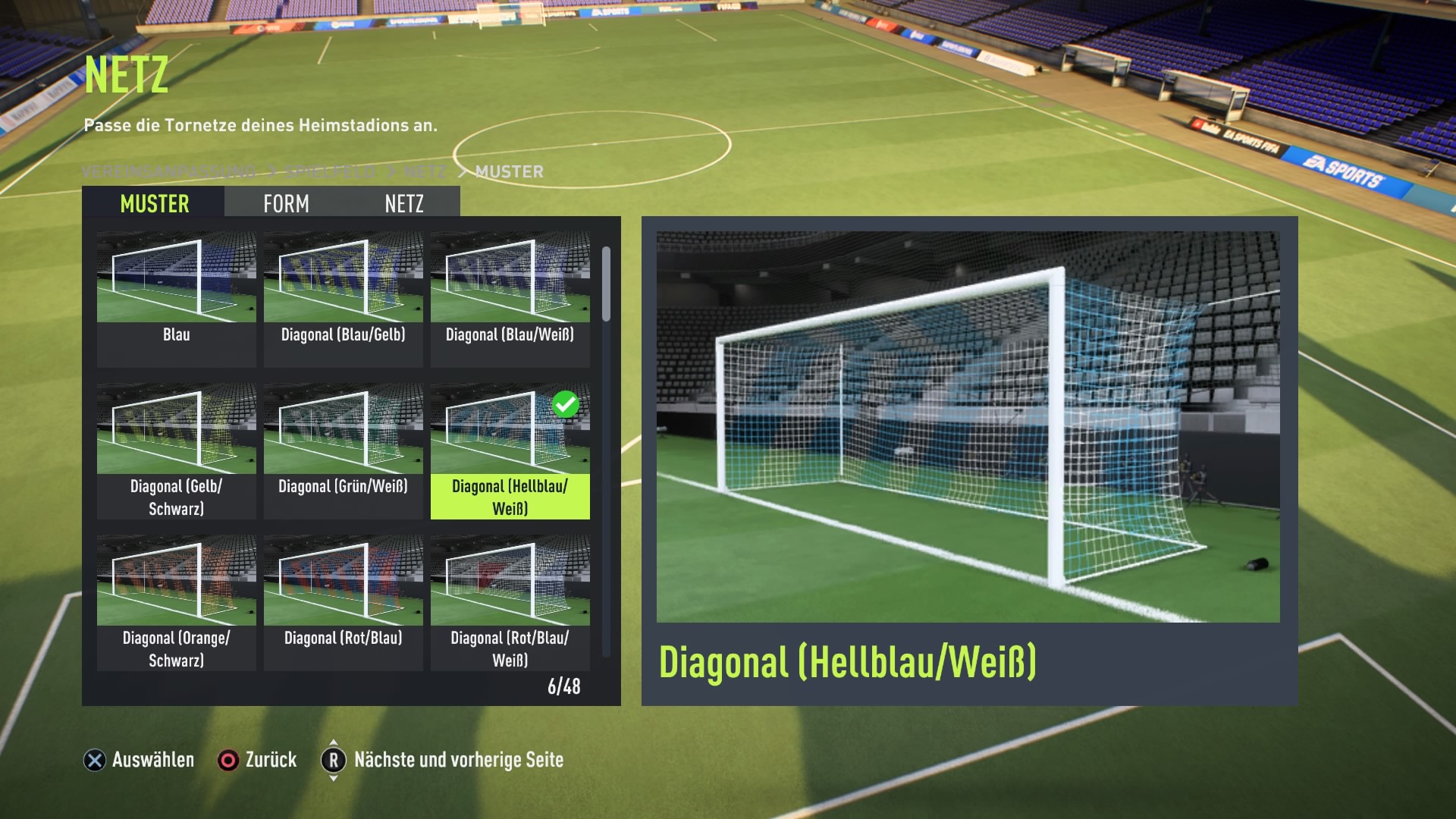This screenshot has width=1456, height=819.
Task: Select Diagonal (Blau/Gelb) net pattern
Action: (343, 299)
